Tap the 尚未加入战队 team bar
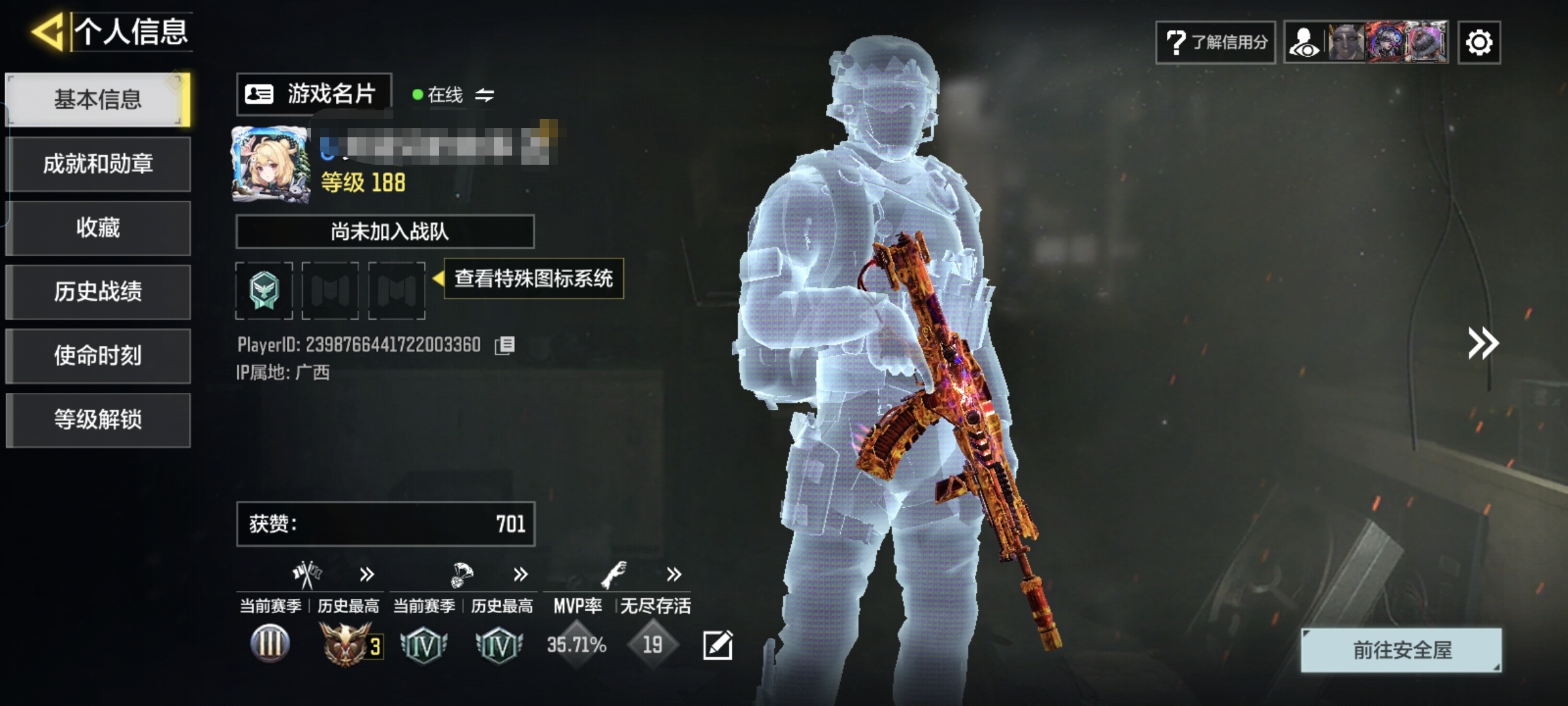 [x=385, y=231]
